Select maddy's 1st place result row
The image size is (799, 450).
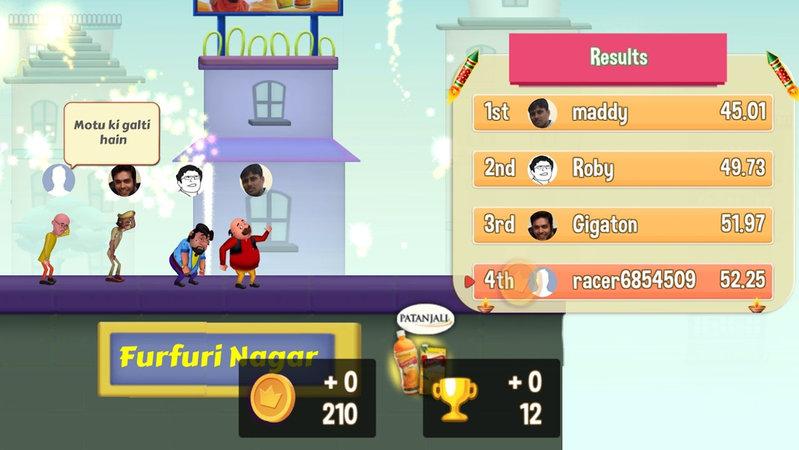point(624,112)
